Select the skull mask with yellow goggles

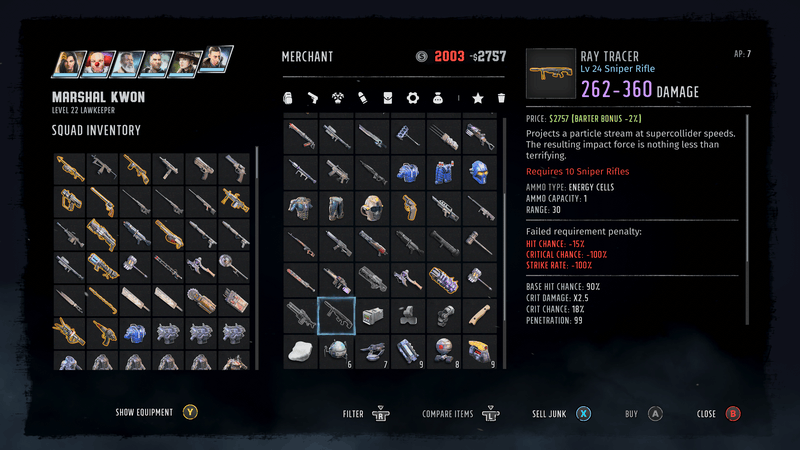(x=372, y=207)
